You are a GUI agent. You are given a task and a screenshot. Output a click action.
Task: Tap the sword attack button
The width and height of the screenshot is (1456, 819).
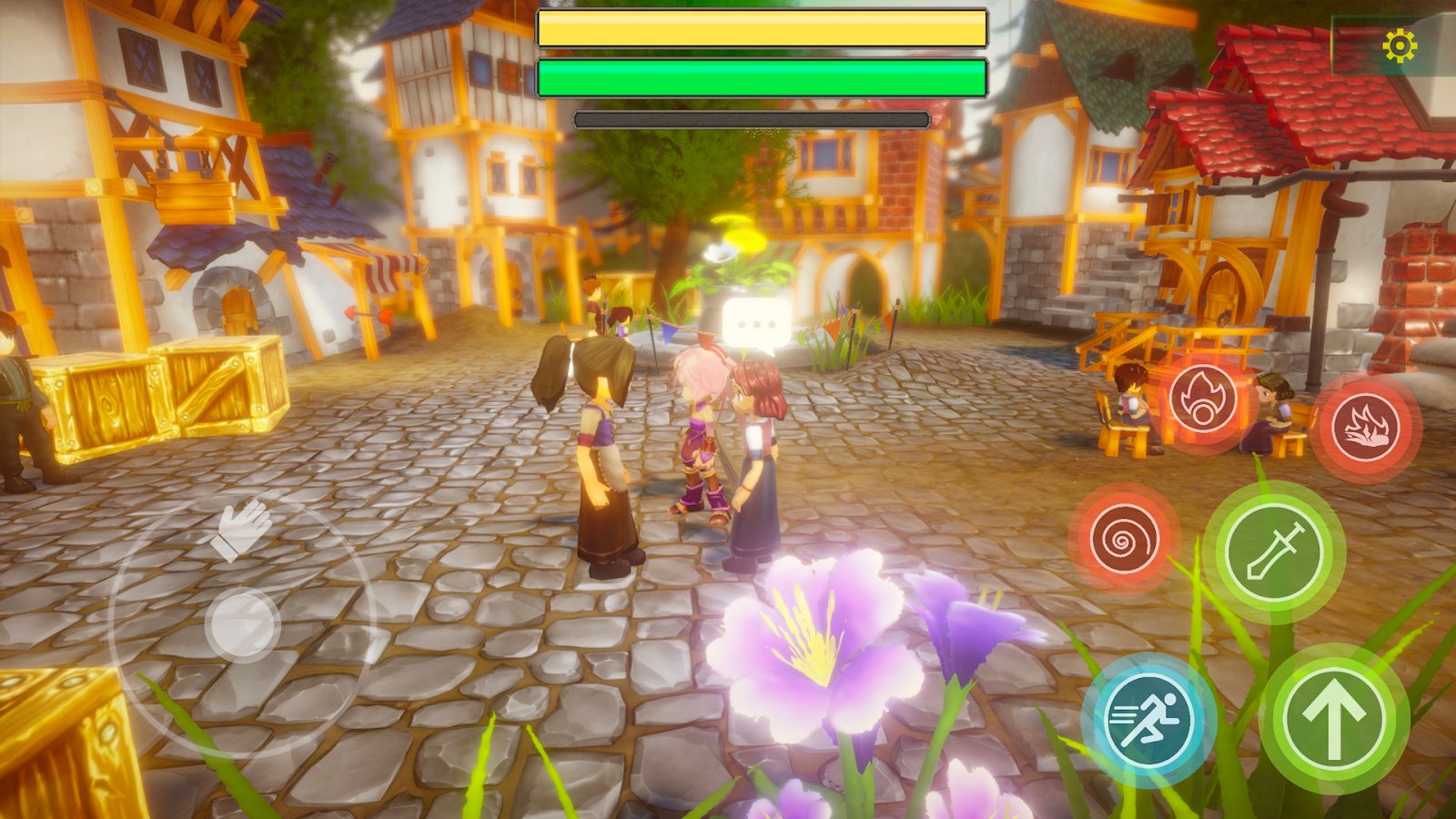tap(1273, 551)
